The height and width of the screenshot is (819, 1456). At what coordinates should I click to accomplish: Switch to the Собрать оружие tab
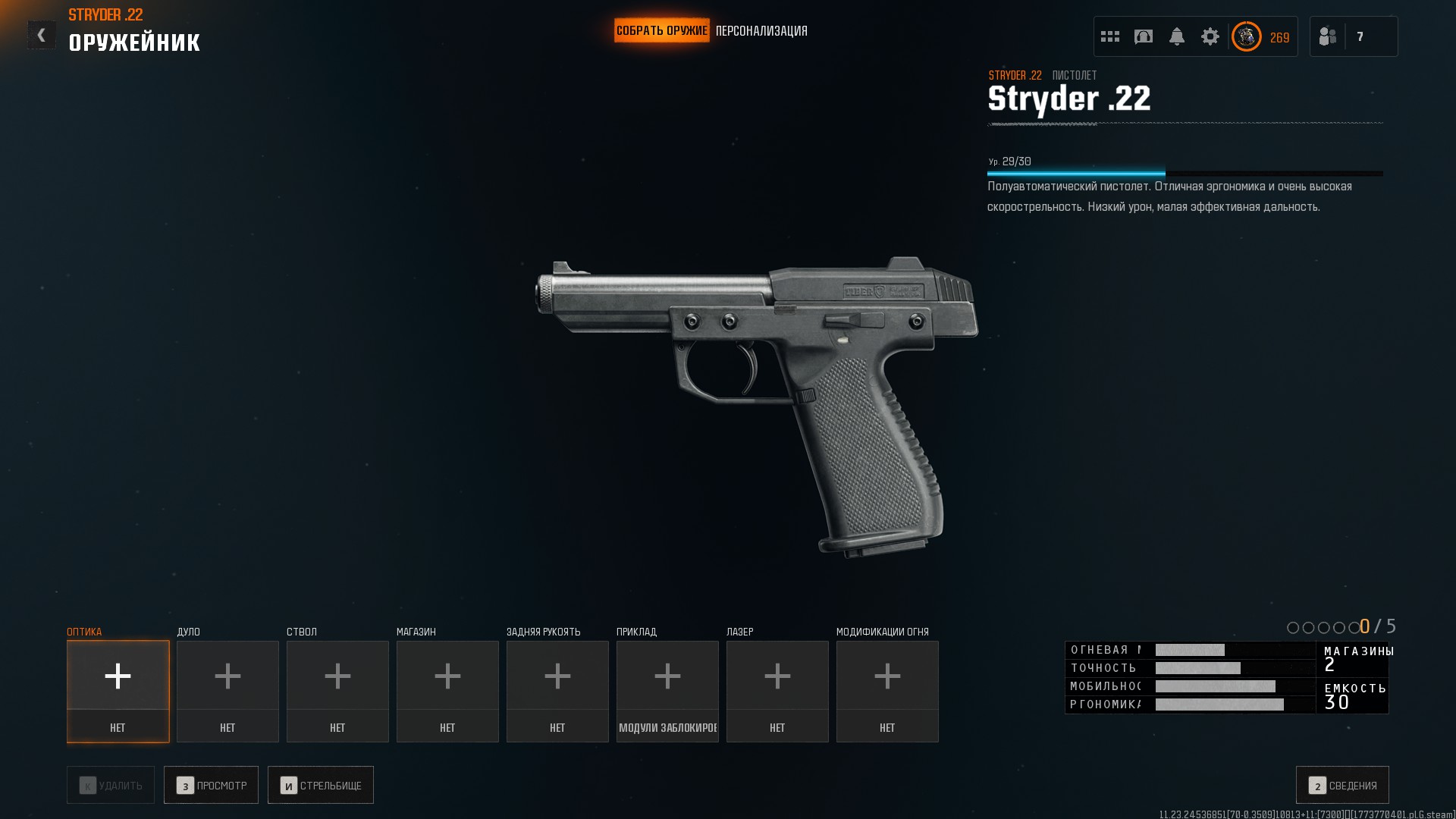point(661,30)
